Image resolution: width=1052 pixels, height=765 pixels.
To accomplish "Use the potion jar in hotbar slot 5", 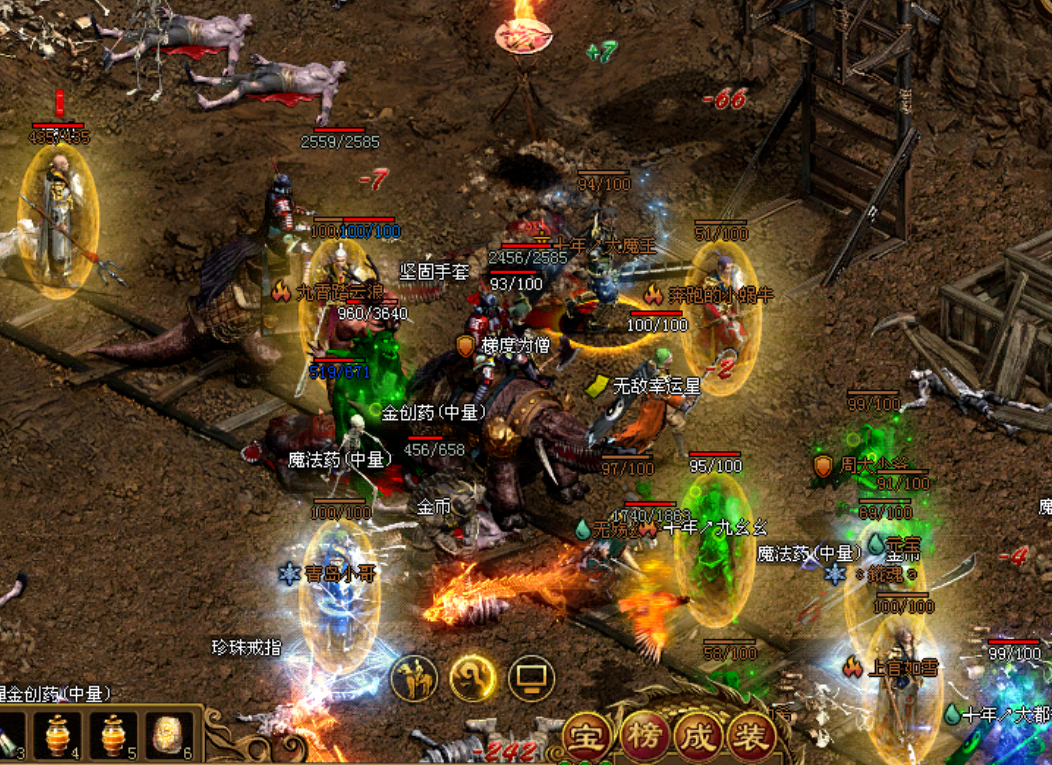I will 113,736.
